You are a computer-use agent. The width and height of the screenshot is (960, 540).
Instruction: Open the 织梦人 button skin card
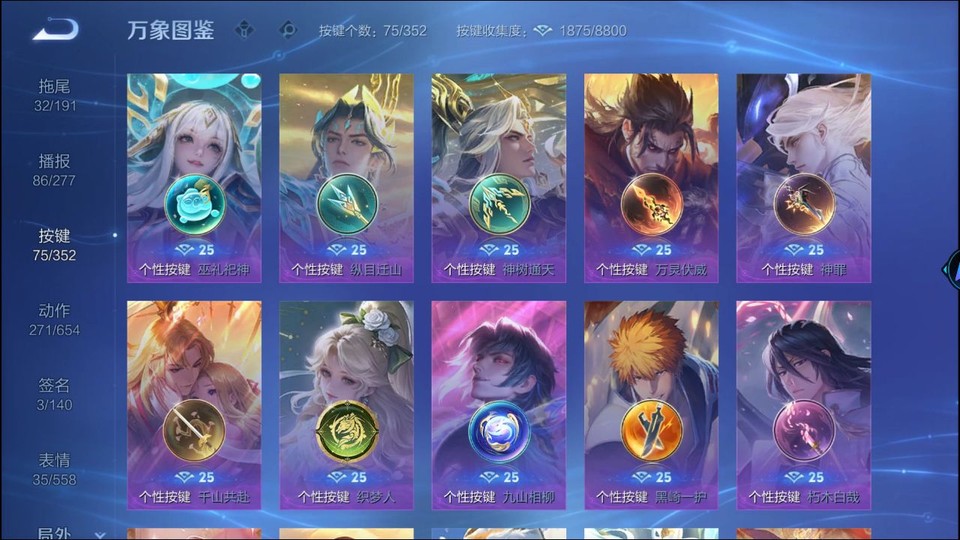[x=346, y=405]
